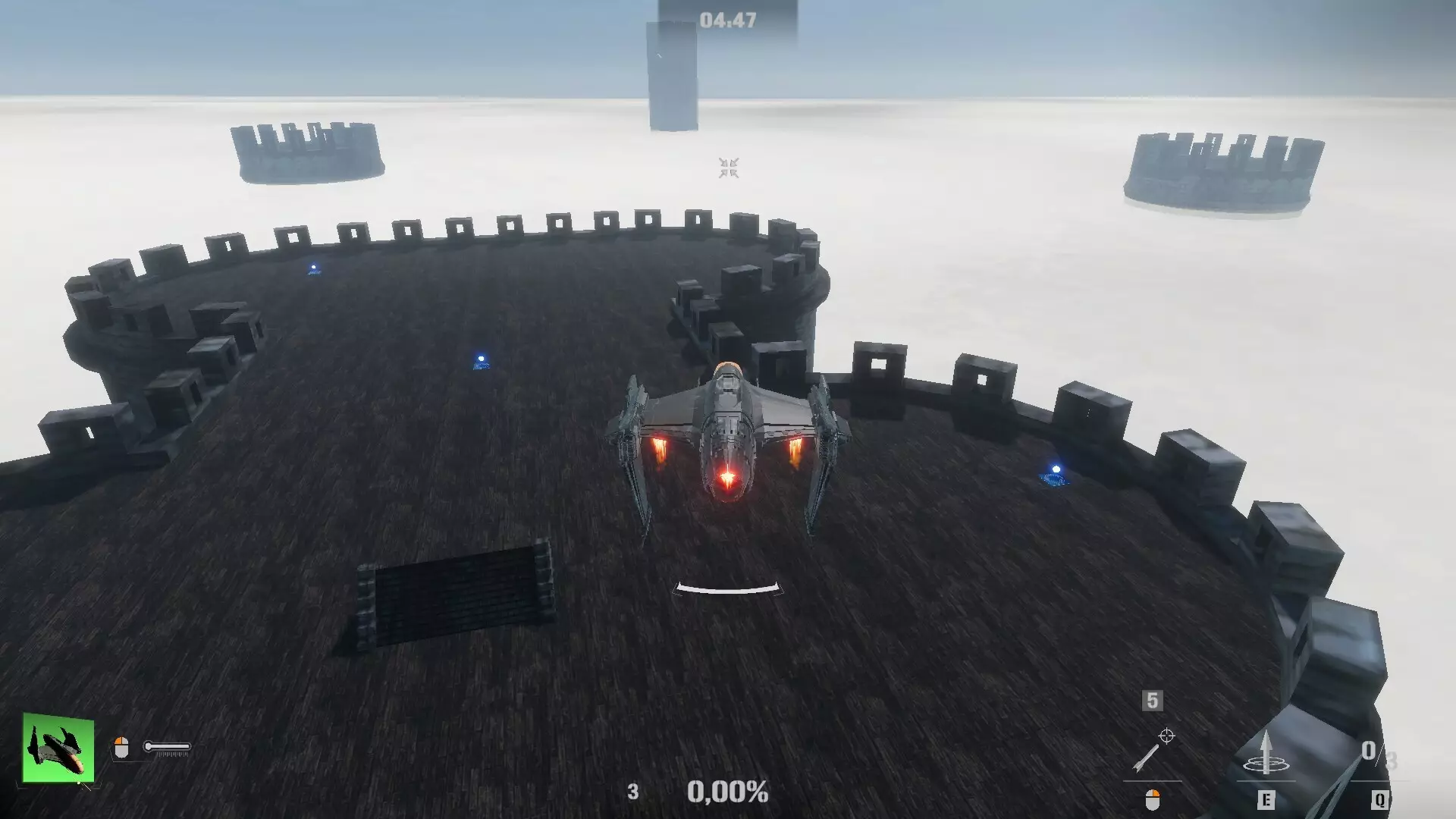Select the rocket weapon icon

(x=1147, y=758)
